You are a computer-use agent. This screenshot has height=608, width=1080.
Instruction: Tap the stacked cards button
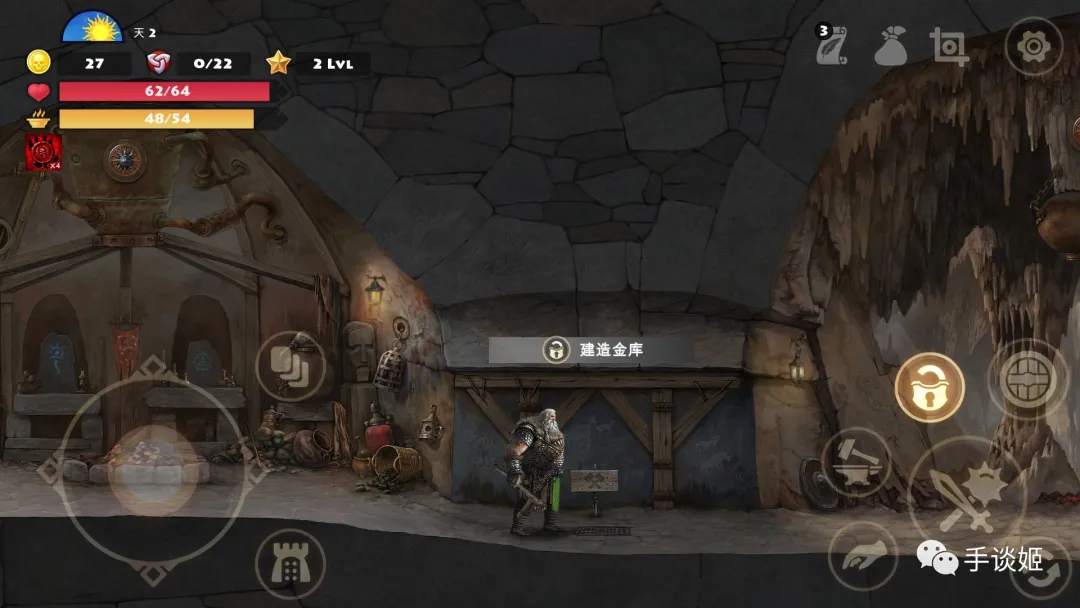coord(290,365)
